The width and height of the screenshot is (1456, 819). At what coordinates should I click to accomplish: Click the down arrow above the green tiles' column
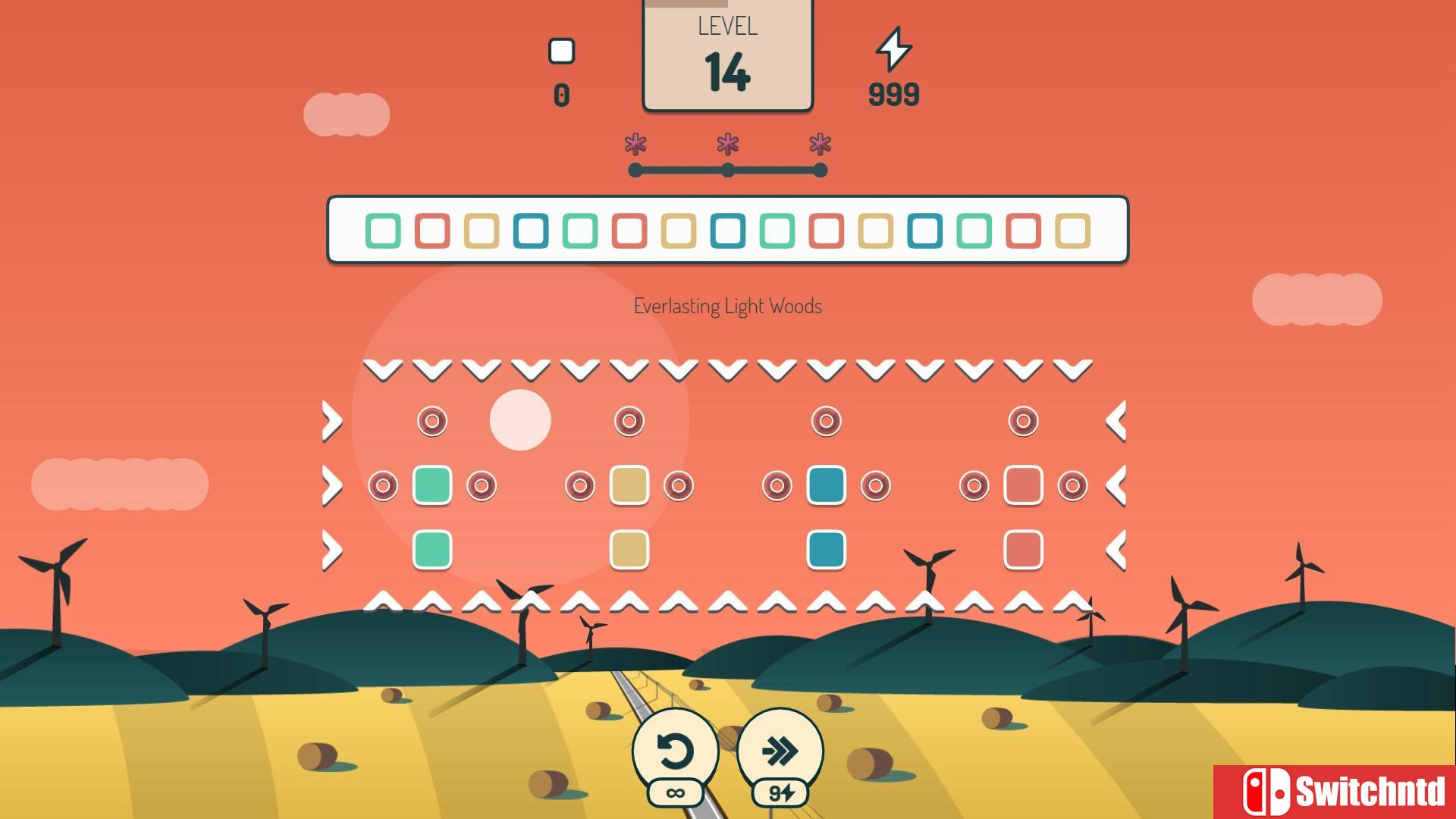coord(432,370)
